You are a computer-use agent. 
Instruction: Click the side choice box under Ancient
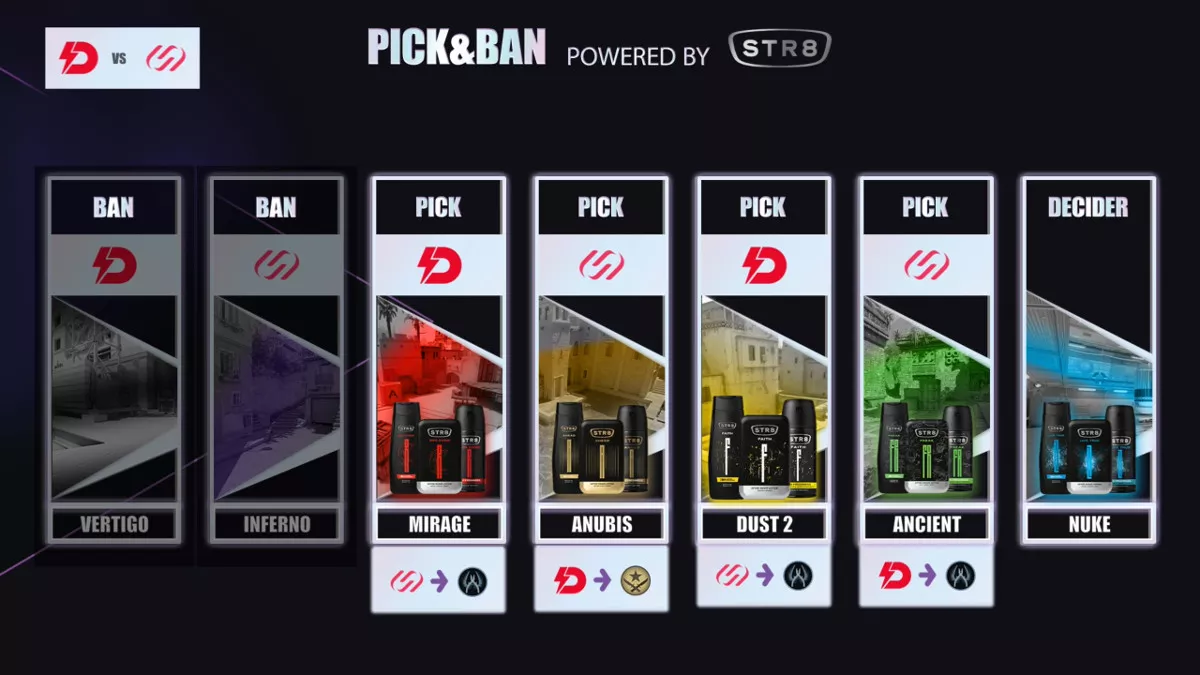[925, 575]
